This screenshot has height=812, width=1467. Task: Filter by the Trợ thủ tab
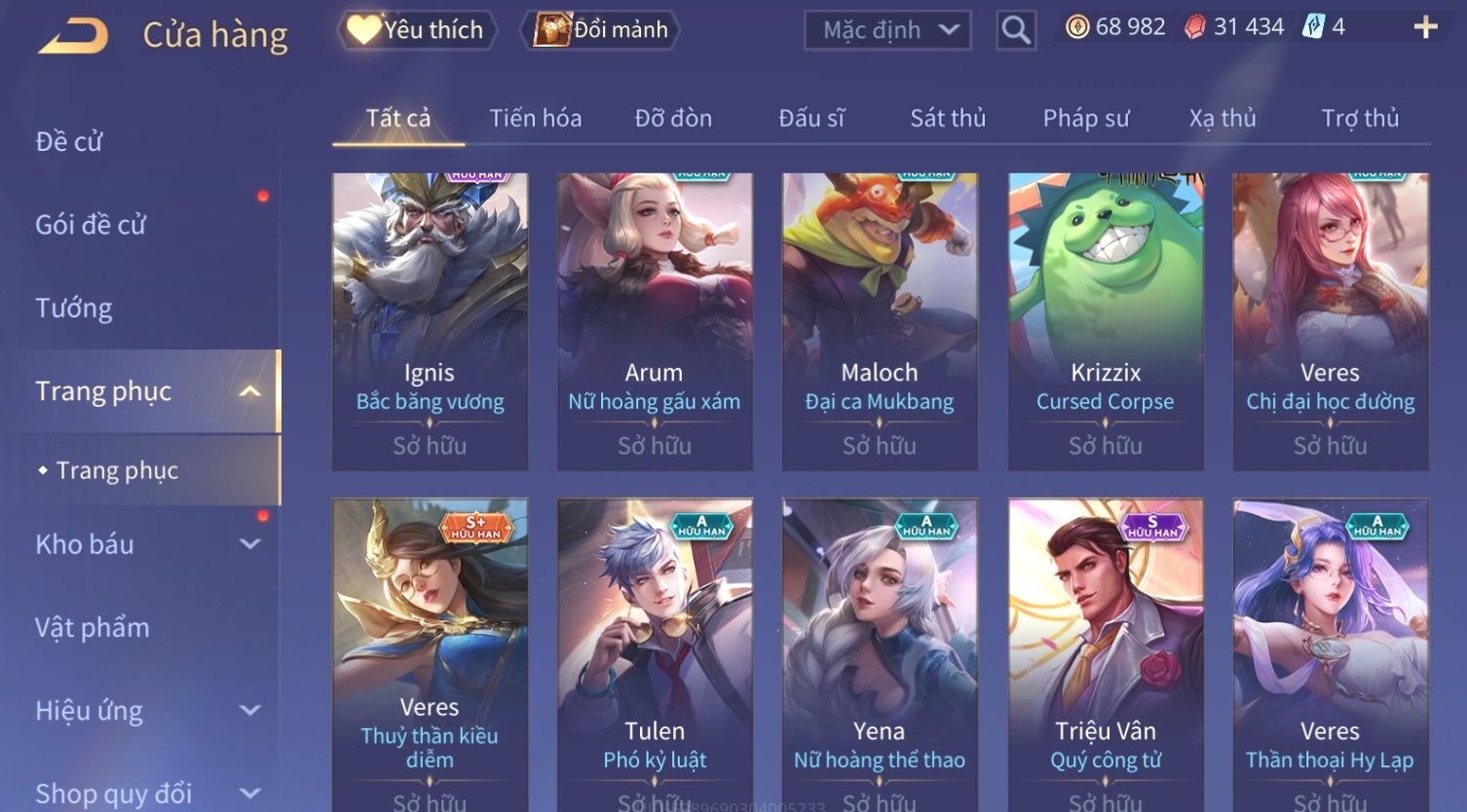[x=1360, y=119]
